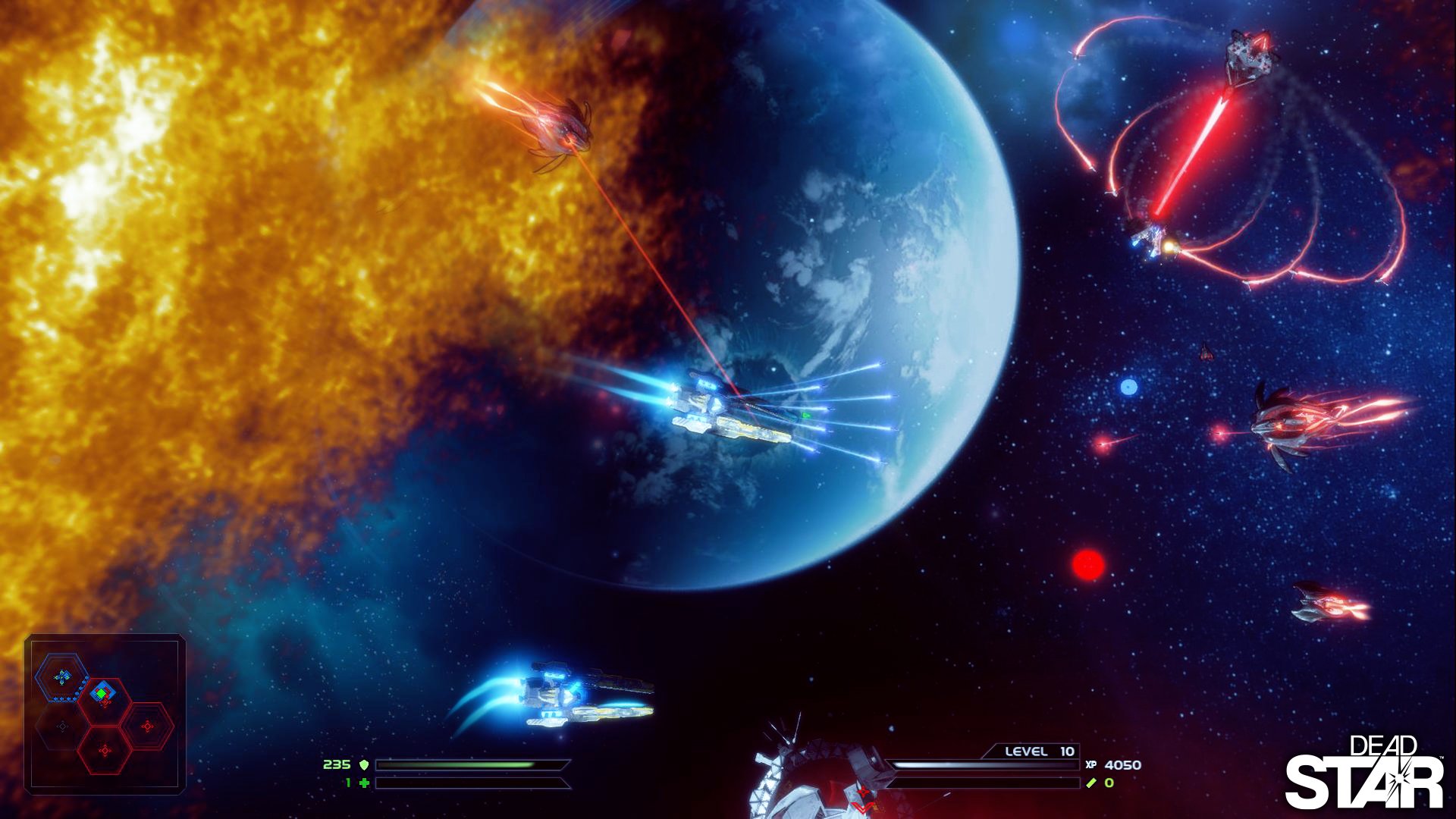Click the counter showing 1 beside health cross

pos(347,783)
